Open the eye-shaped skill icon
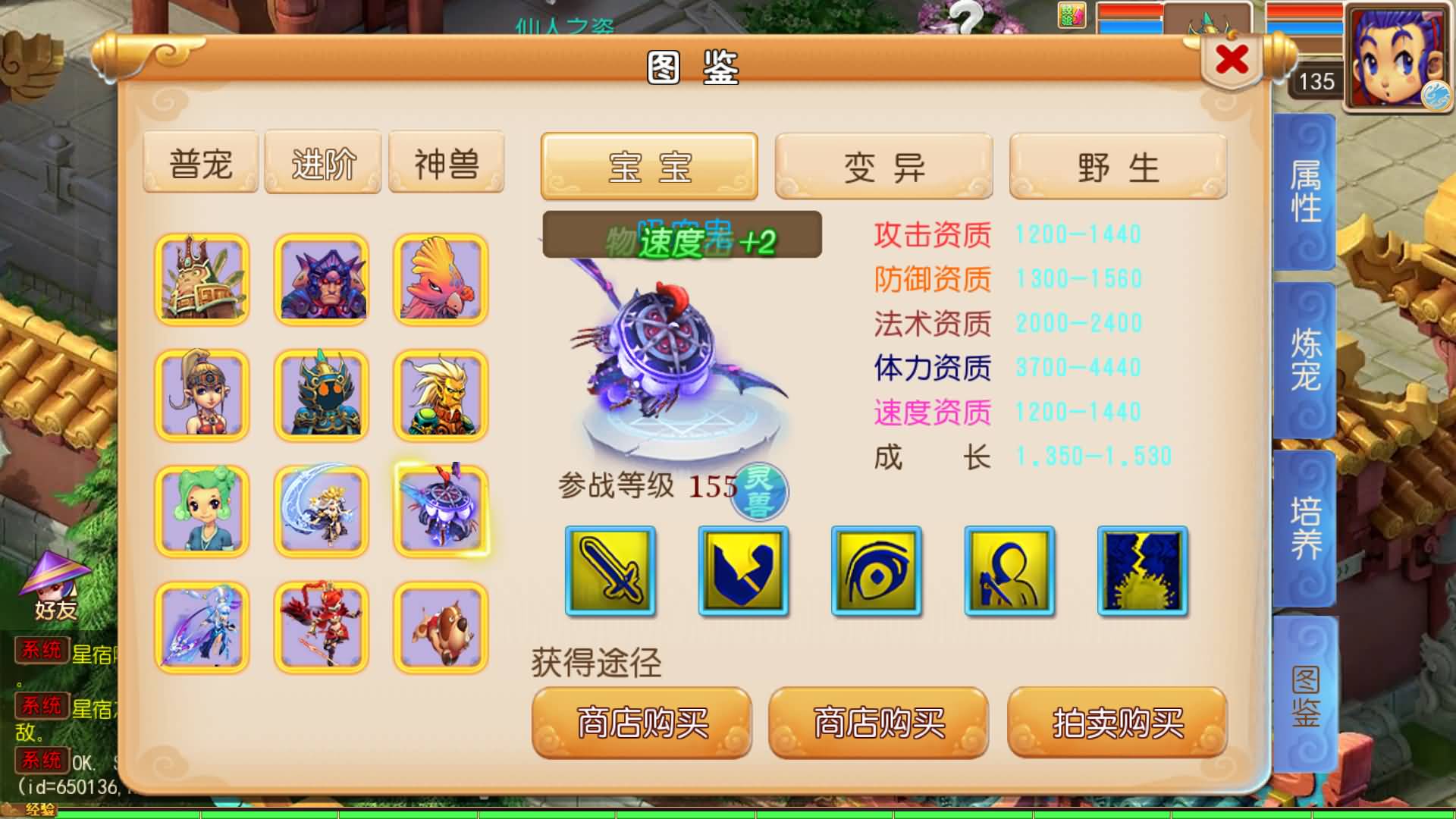Viewport: 1456px width, 819px height. point(876,573)
